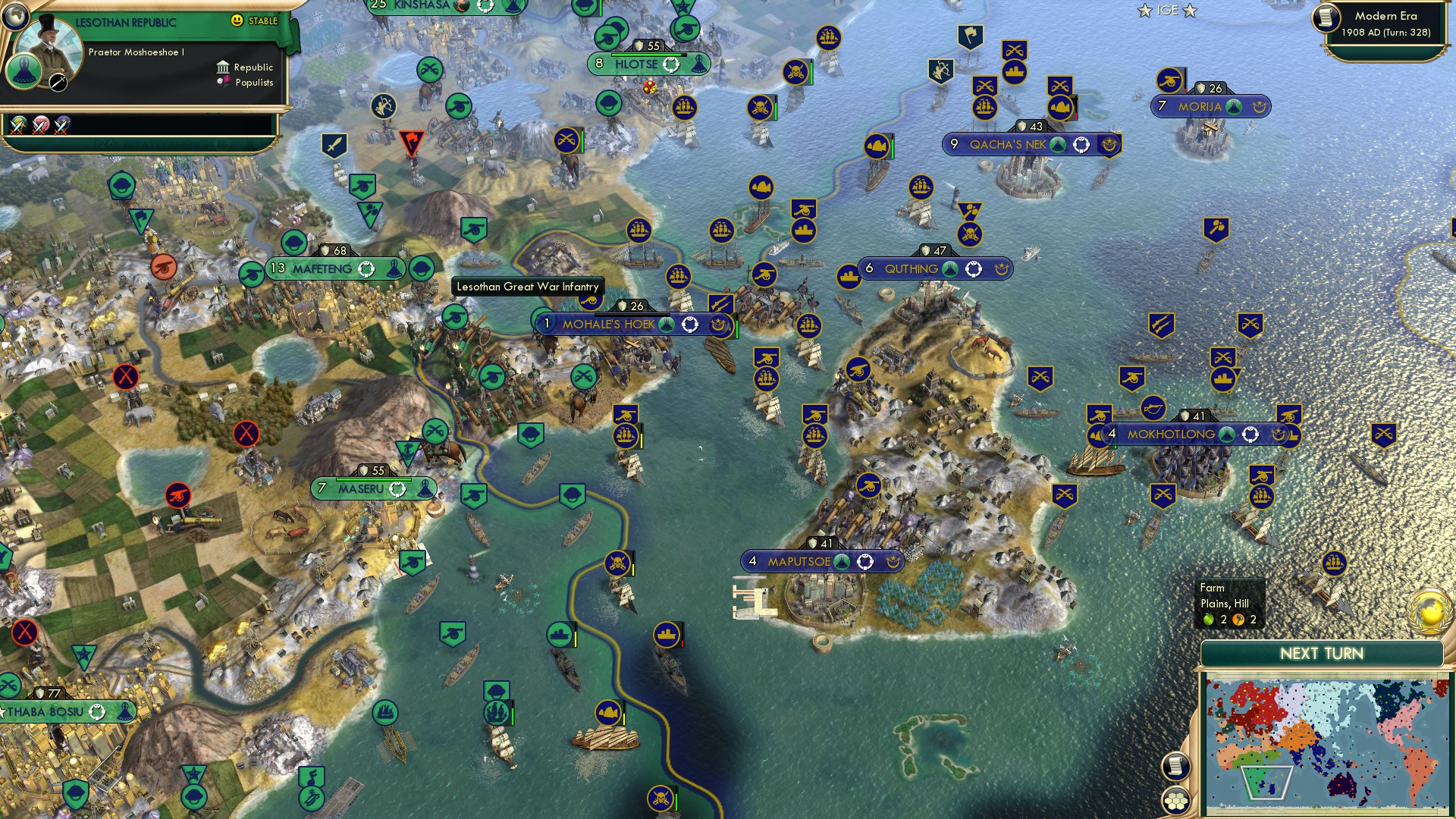Image resolution: width=1456 pixels, height=819 pixels.
Task: Open the notification log scroll icon near minimap
Action: coord(1176,767)
